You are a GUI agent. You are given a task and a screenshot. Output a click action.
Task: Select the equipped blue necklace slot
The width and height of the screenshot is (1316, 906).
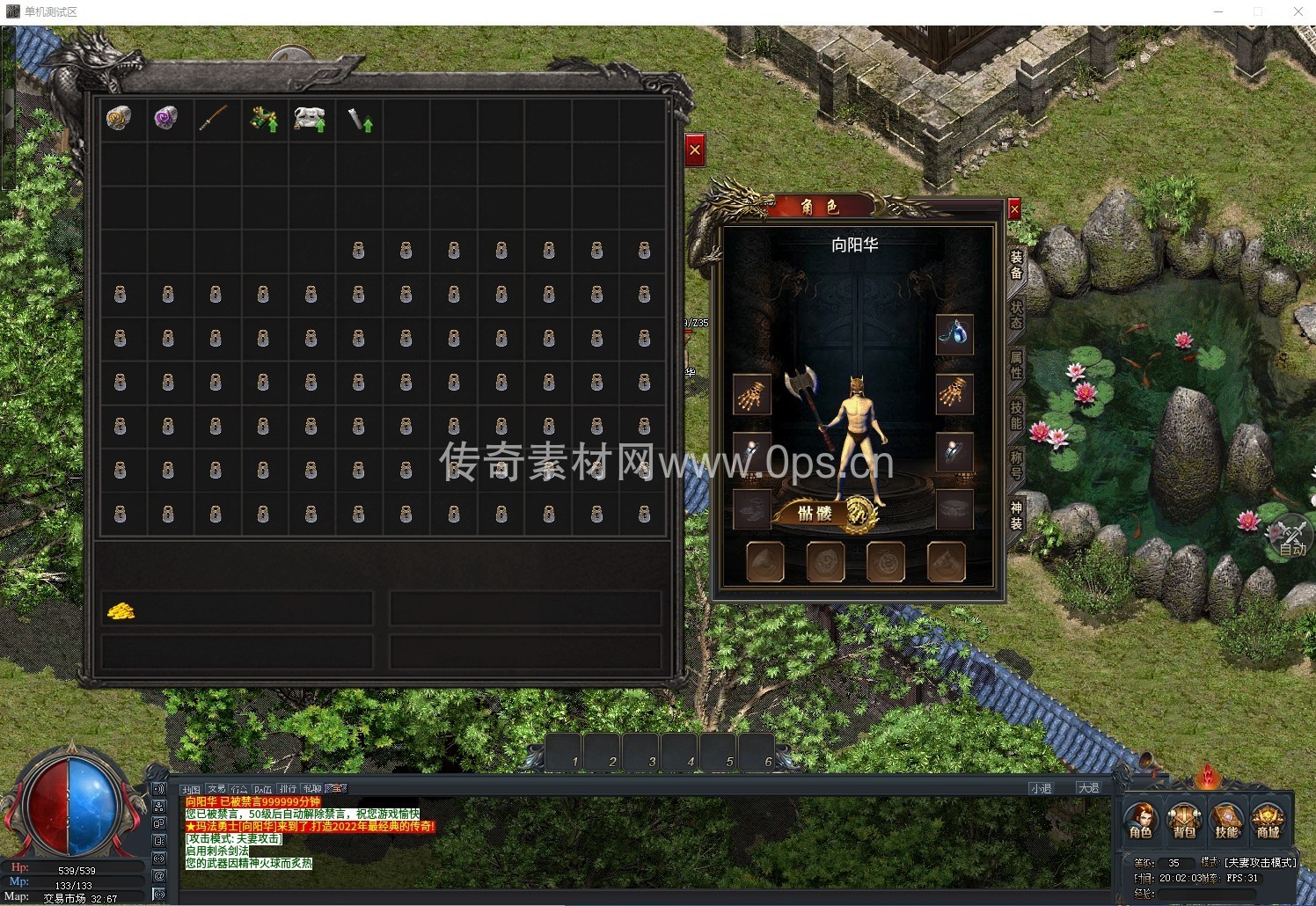[x=954, y=334]
